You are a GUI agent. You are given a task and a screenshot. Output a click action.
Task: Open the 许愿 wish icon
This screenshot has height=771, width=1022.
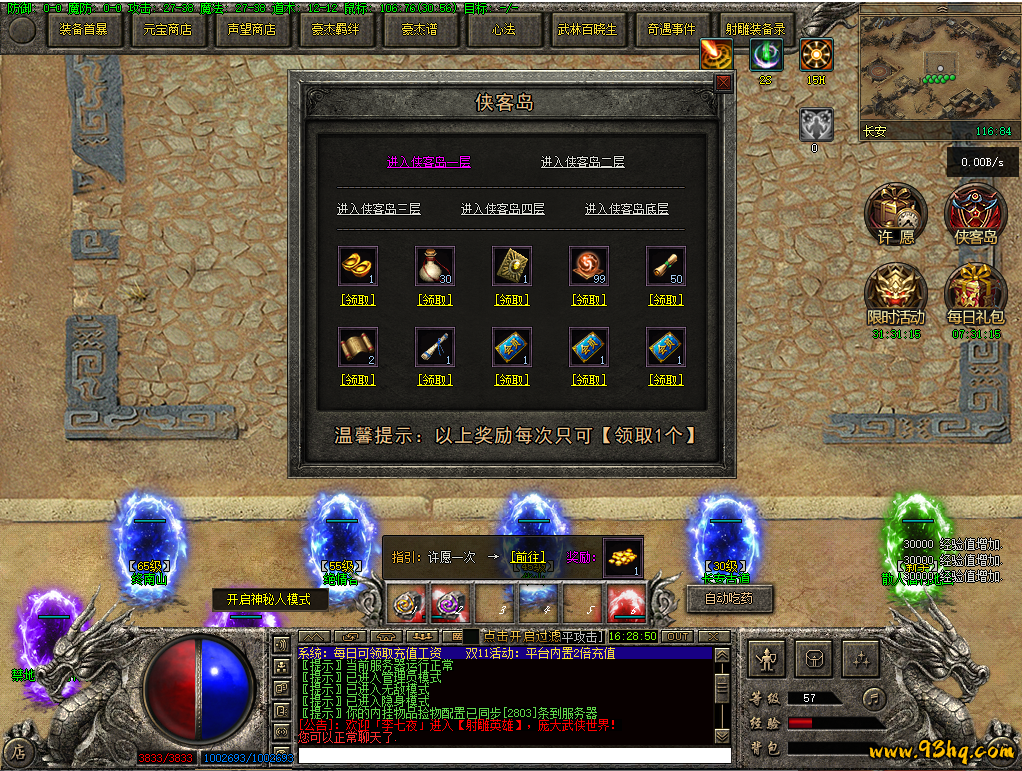pyautogui.click(x=896, y=215)
